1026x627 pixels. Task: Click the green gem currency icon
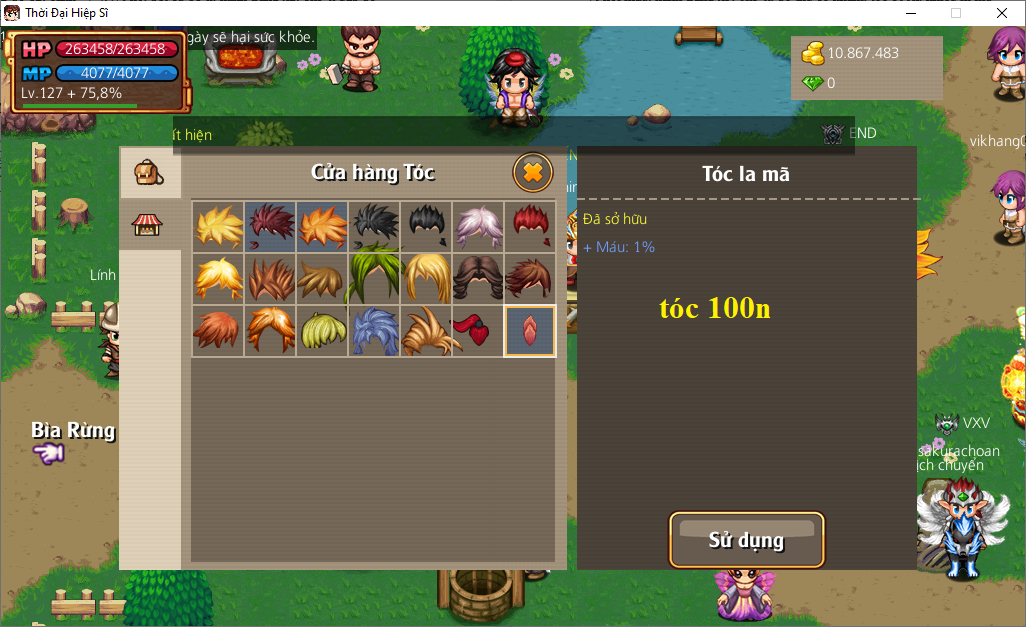click(813, 83)
